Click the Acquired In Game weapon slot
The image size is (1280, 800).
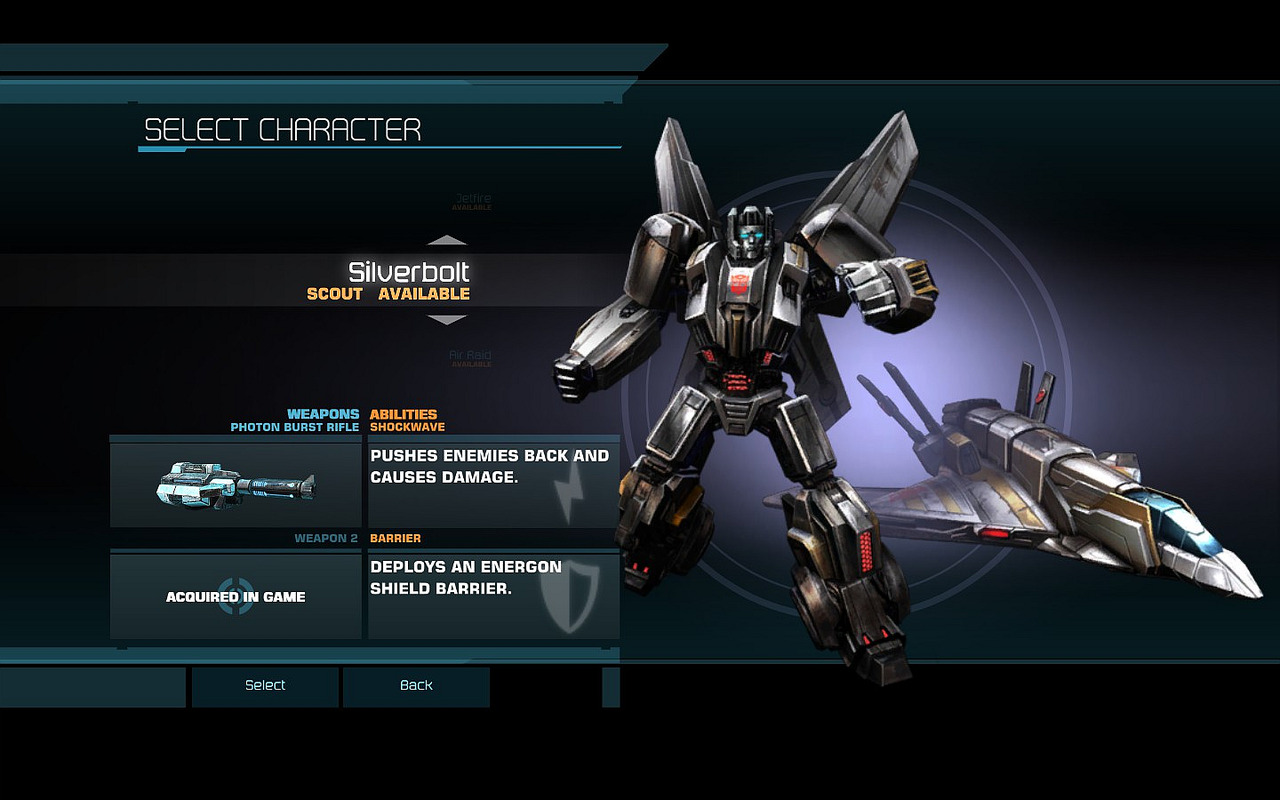pyautogui.click(x=236, y=596)
